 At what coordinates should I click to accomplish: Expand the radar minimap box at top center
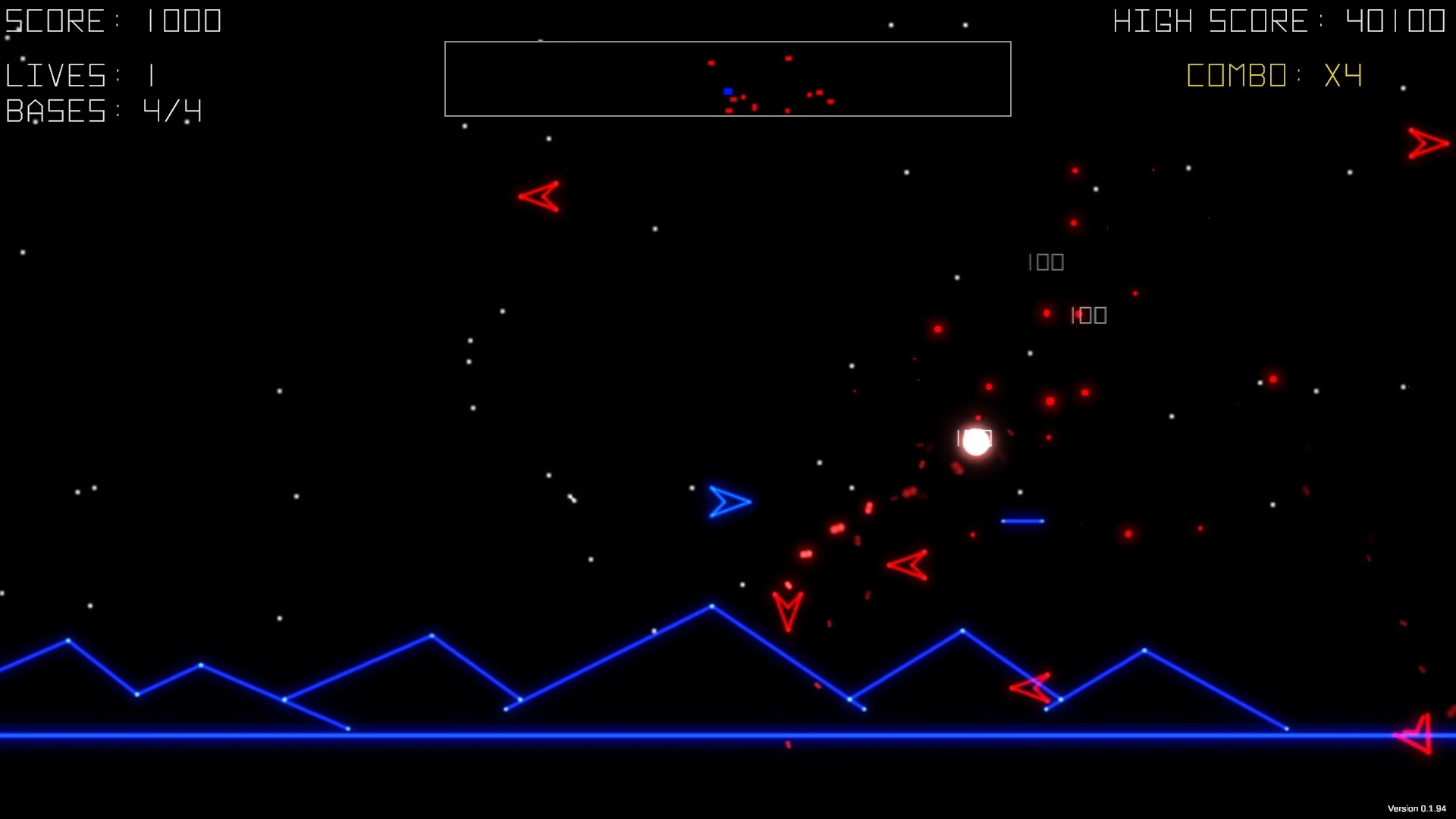(x=728, y=78)
